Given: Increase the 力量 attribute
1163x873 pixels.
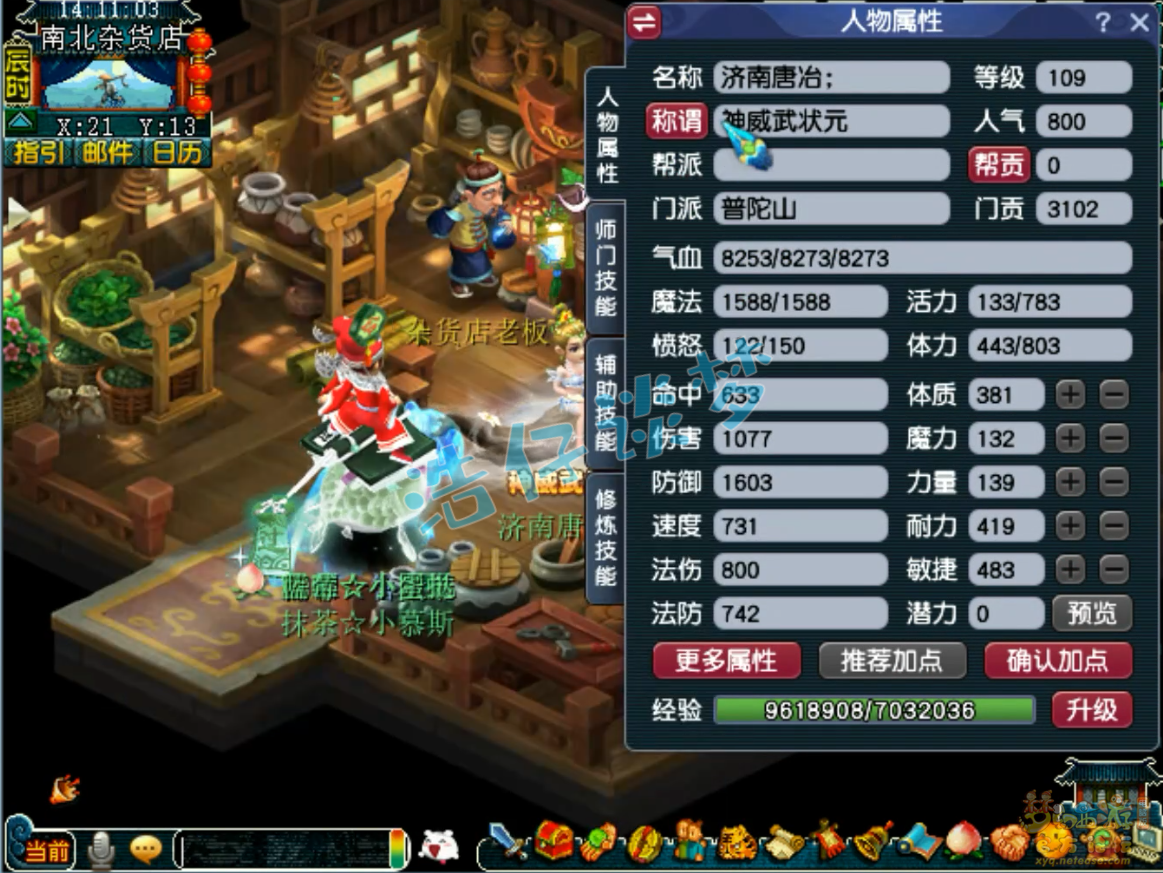Looking at the screenshot, I should 1070,482.
